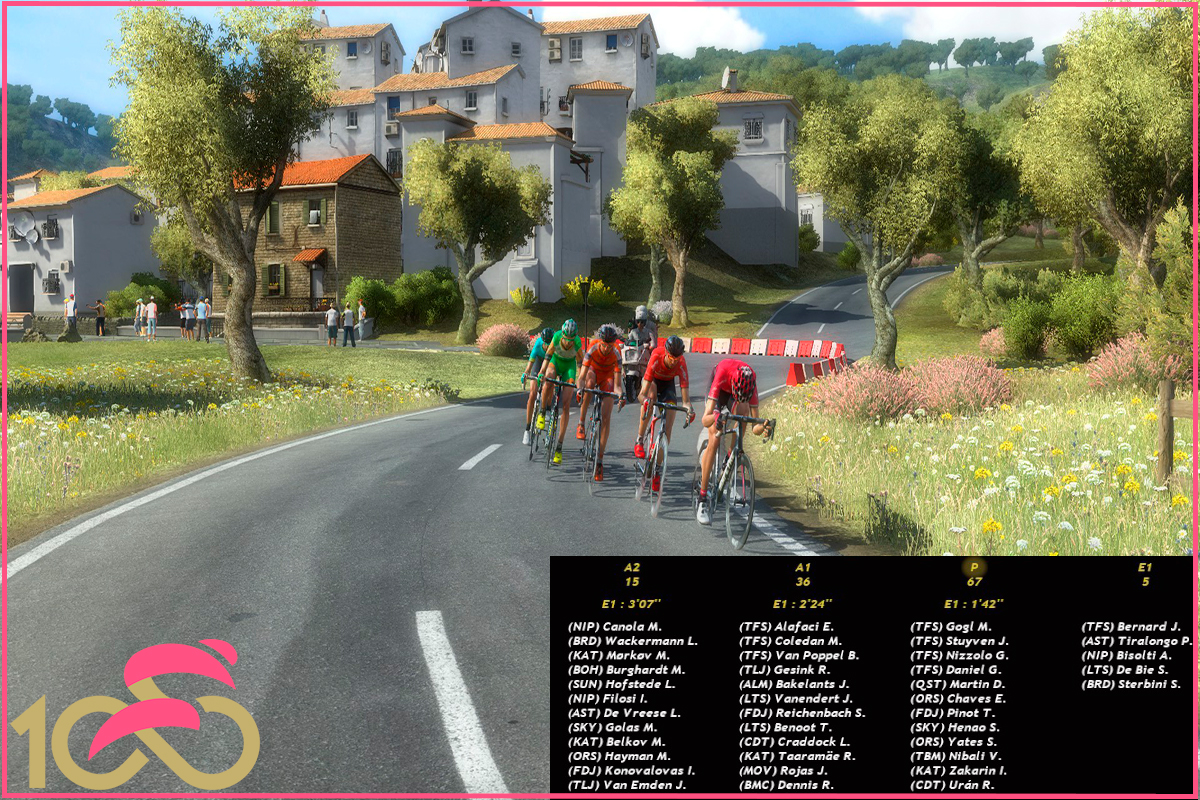Screen dimensions: 1200x800
Task: Select the A1 group header
Action: [x=803, y=567]
